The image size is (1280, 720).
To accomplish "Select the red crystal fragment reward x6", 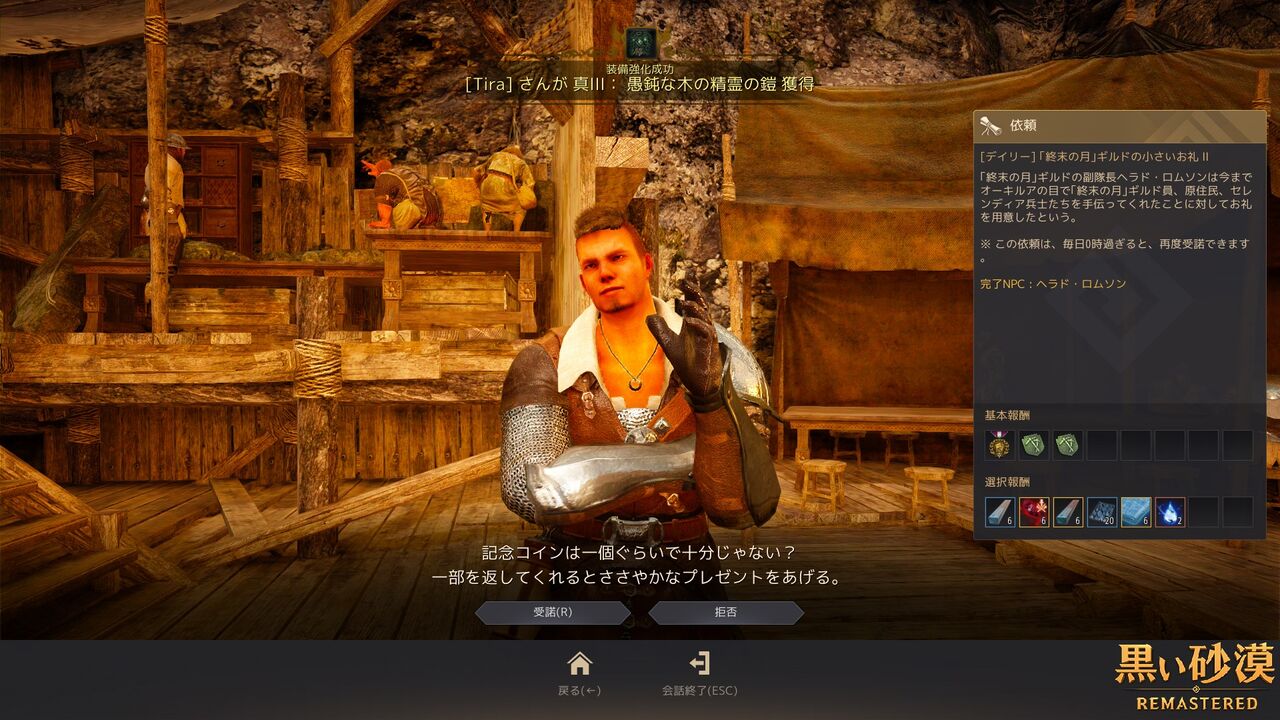I will 1033,512.
